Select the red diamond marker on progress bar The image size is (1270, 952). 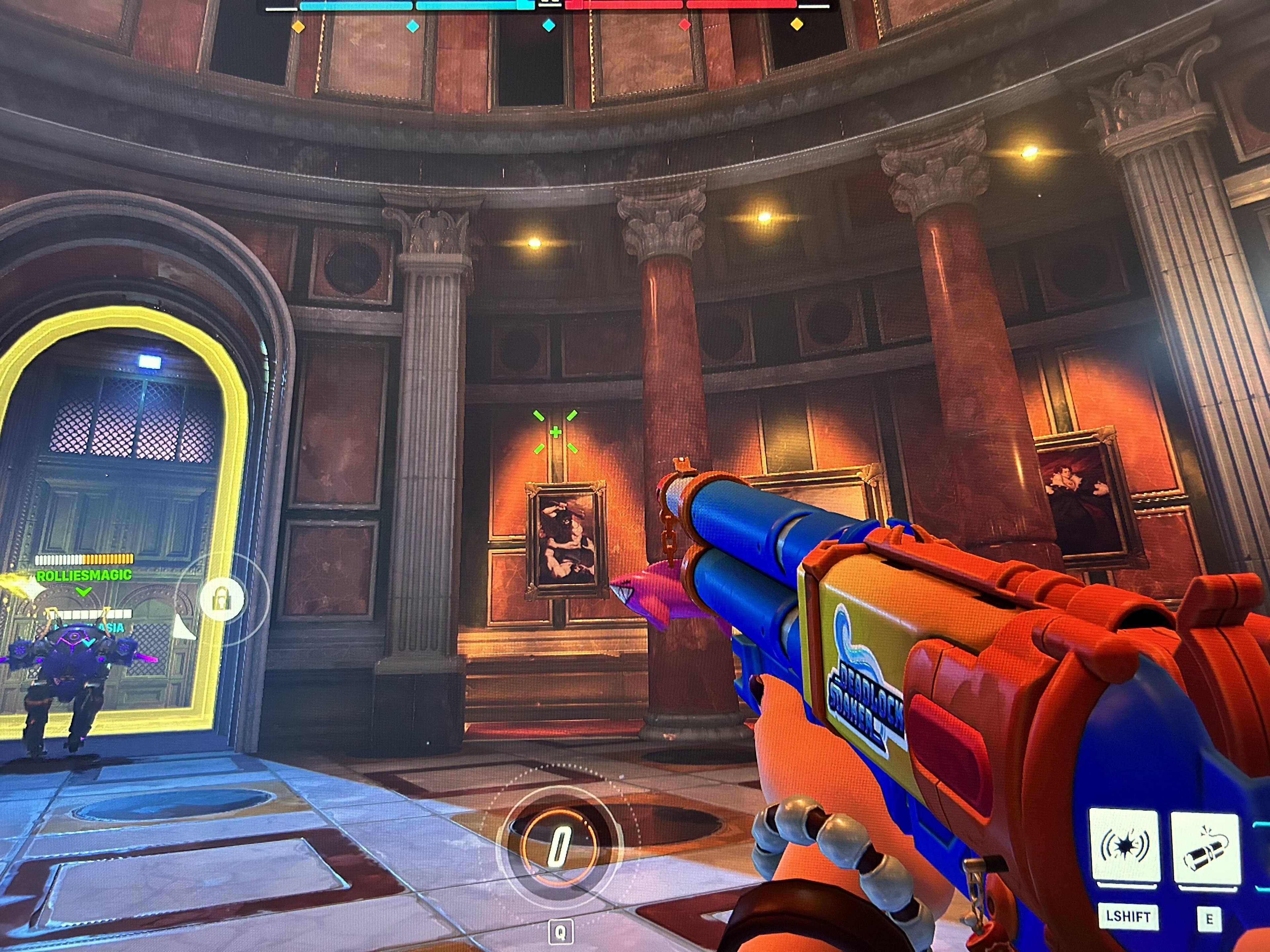click(684, 25)
